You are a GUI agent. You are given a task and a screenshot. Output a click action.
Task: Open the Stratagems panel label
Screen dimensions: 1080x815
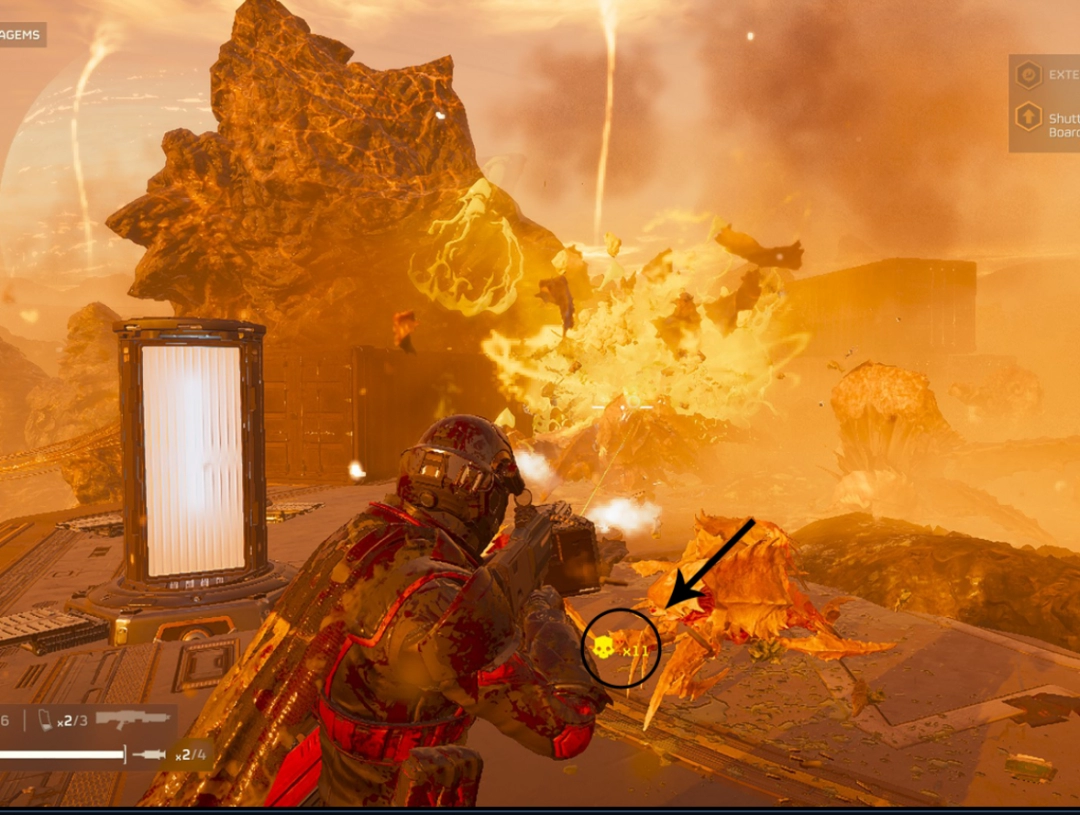tap(20, 35)
